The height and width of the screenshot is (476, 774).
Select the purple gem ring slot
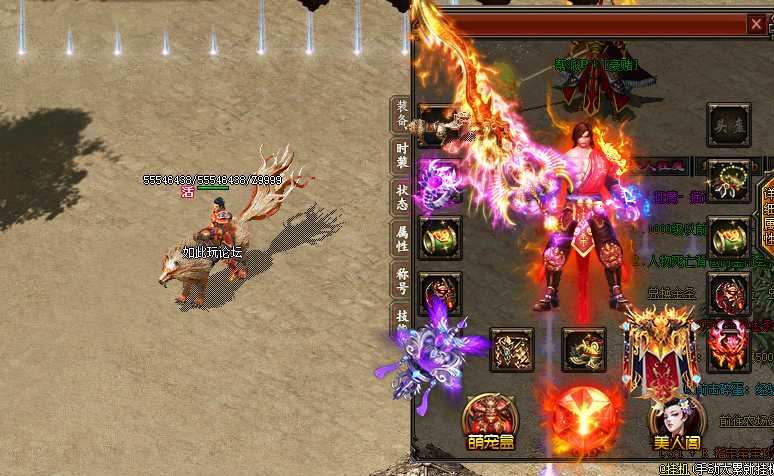coord(440,182)
